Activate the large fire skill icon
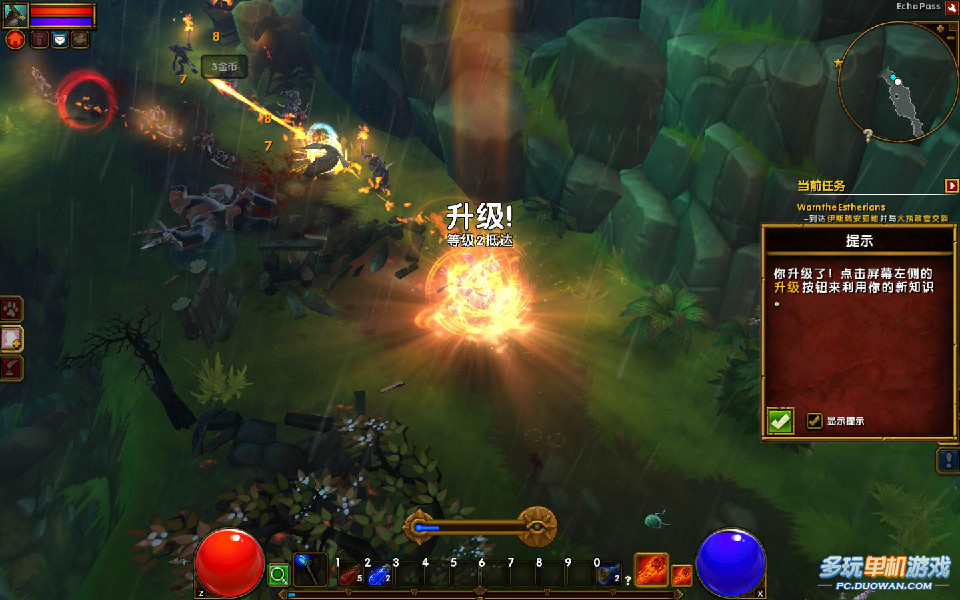Image resolution: width=960 pixels, height=600 pixels. pyautogui.click(x=651, y=570)
